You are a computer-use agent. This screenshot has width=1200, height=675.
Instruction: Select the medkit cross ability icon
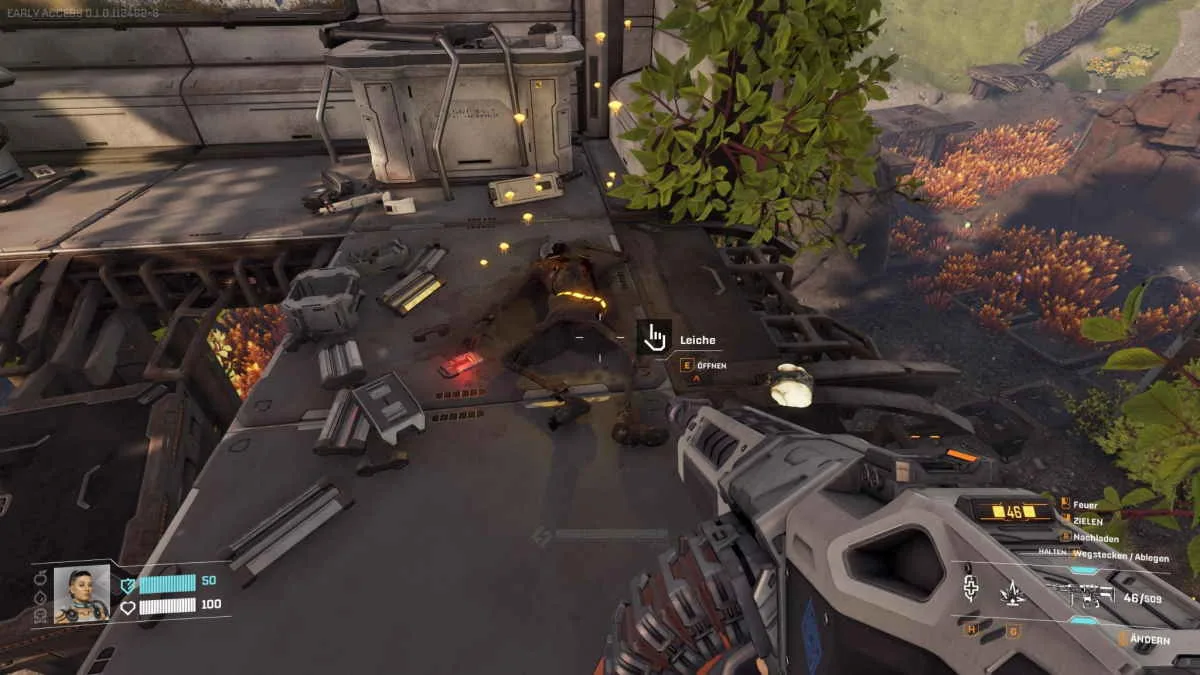coord(970,589)
